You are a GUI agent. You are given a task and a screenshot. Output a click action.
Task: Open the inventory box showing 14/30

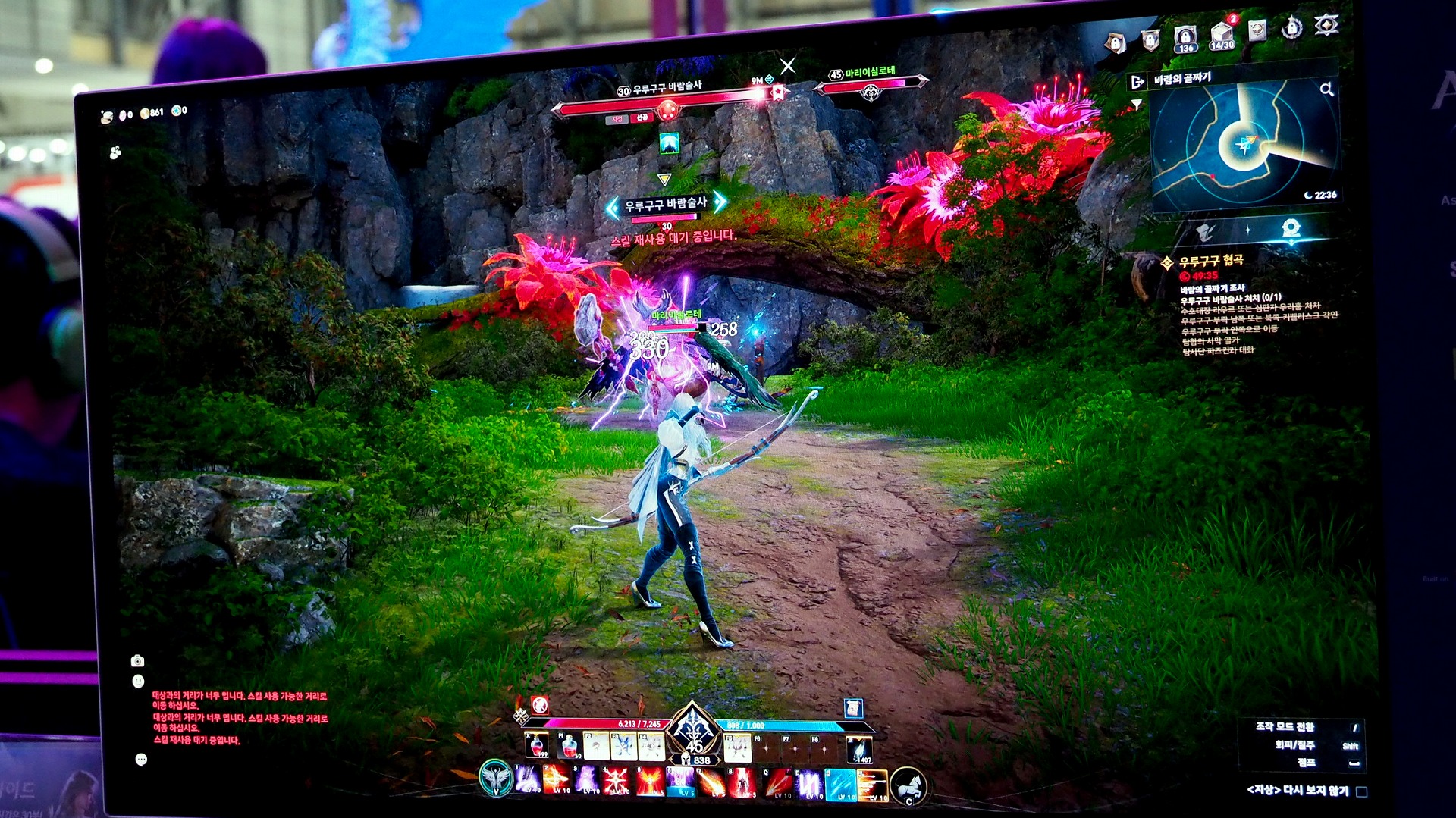point(1222,35)
